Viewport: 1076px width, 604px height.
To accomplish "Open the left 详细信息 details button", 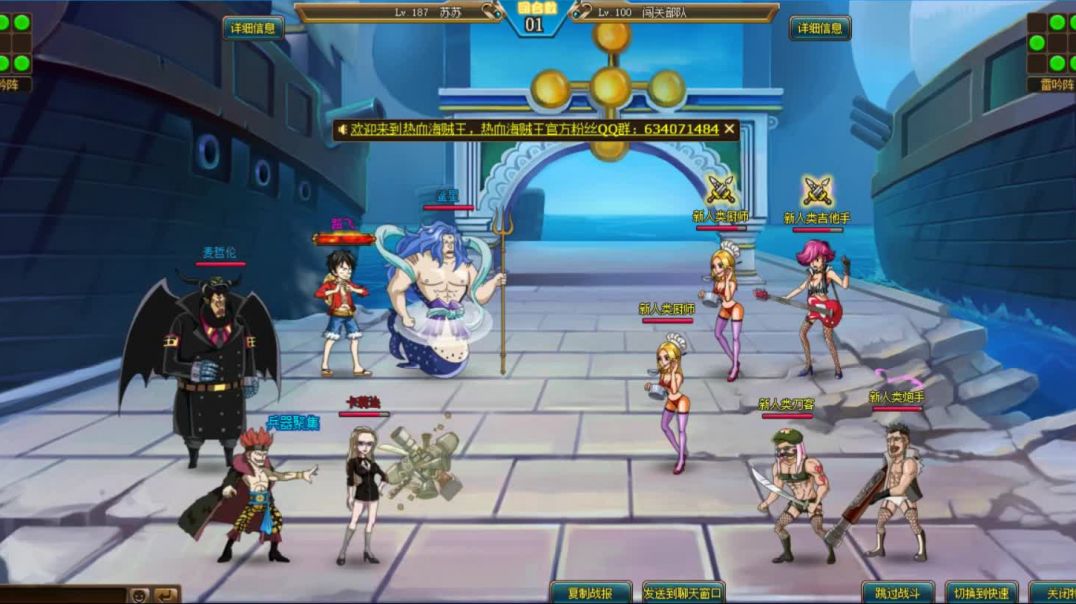I will click(253, 28).
